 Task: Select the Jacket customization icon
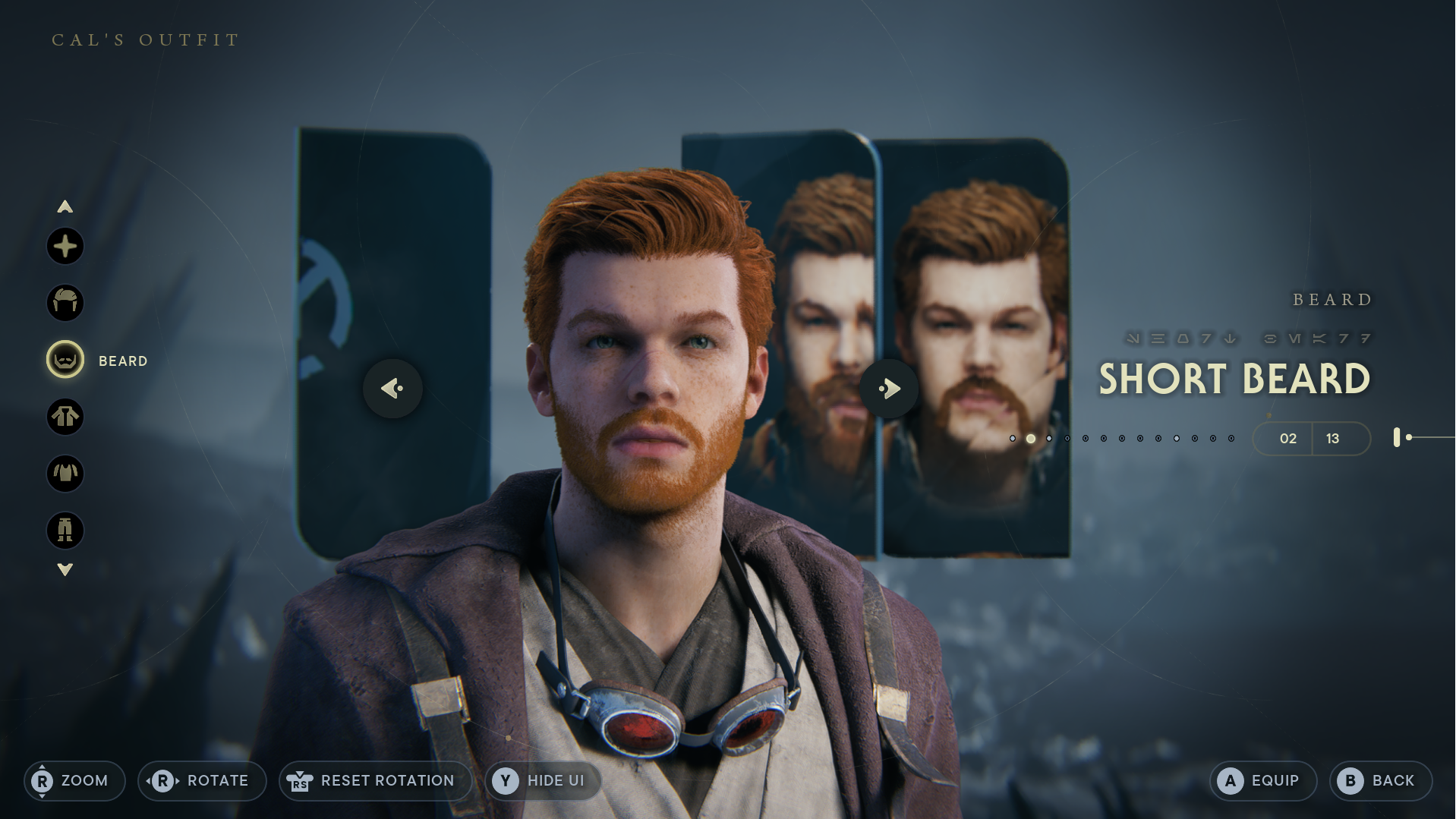click(x=65, y=418)
